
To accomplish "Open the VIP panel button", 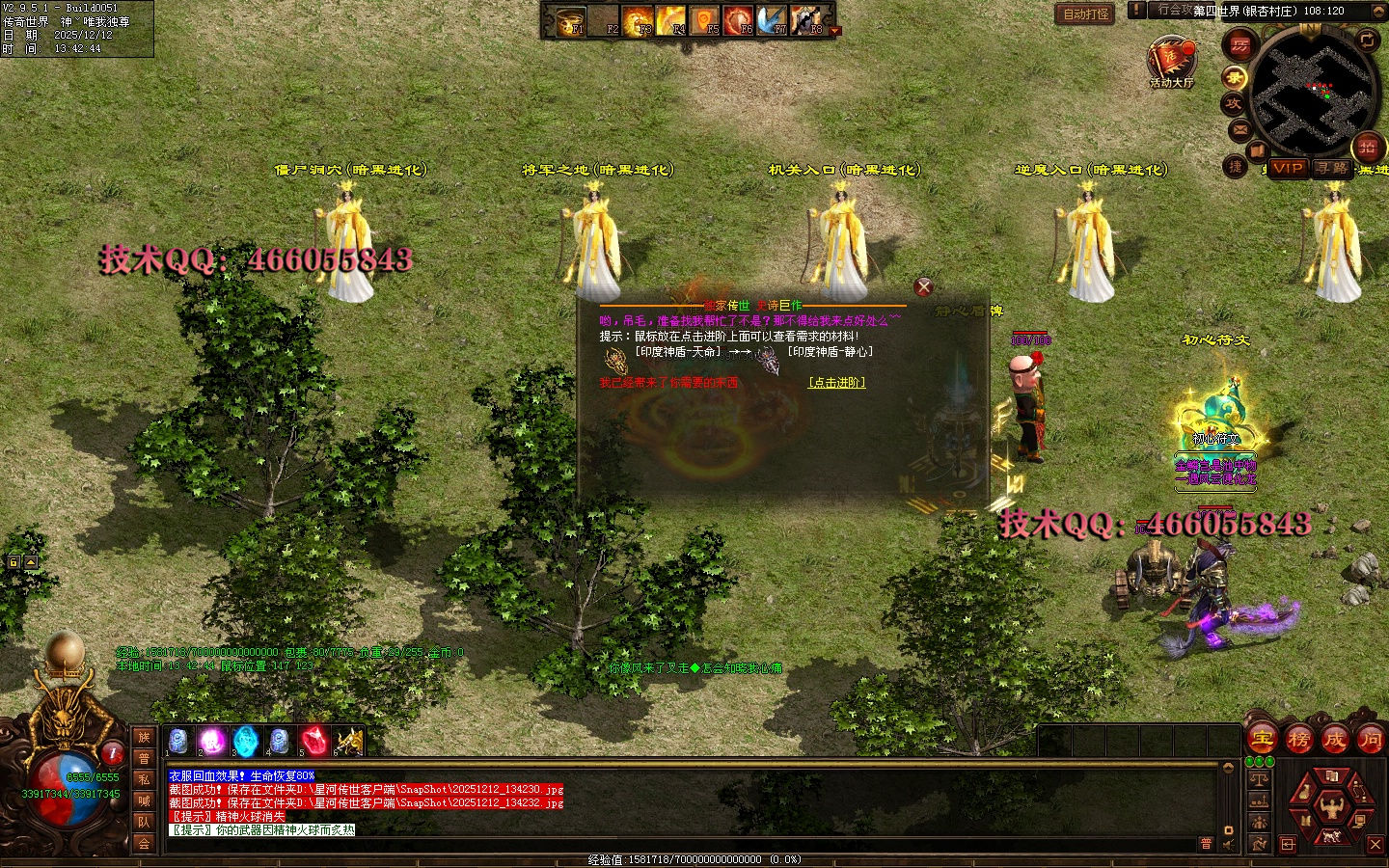I will 1288,168.
